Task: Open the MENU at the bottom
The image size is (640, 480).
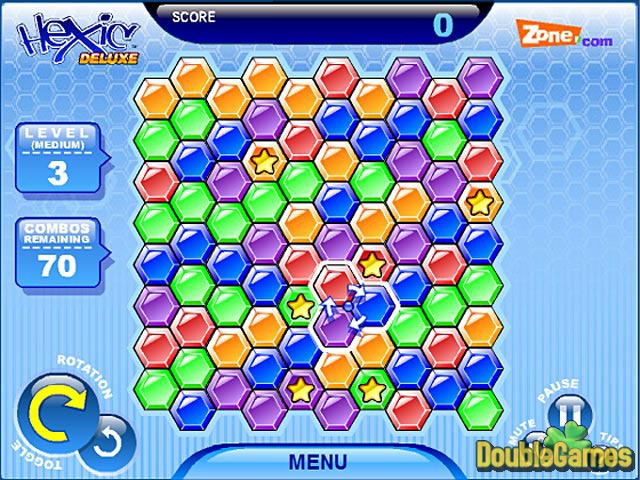Action: (x=318, y=462)
